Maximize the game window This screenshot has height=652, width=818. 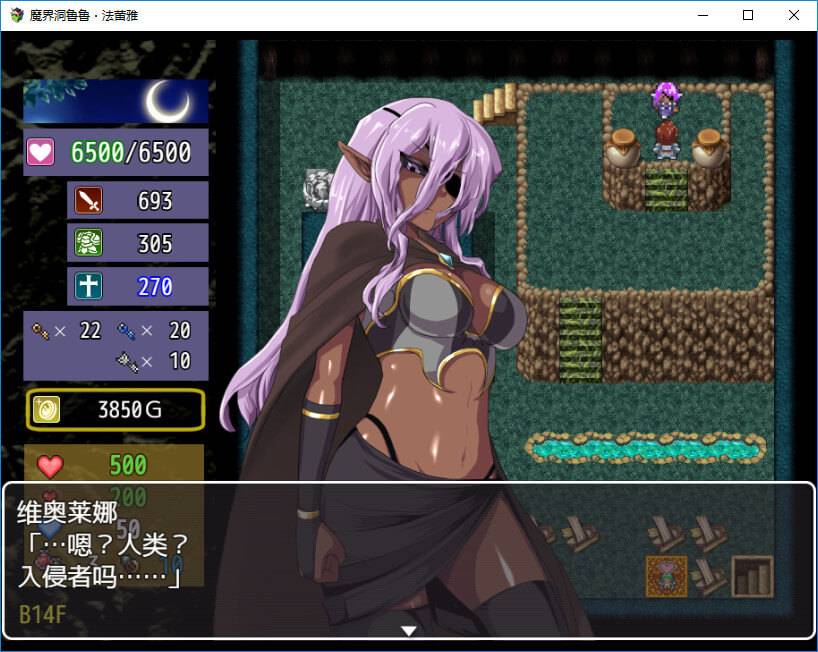click(748, 15)
